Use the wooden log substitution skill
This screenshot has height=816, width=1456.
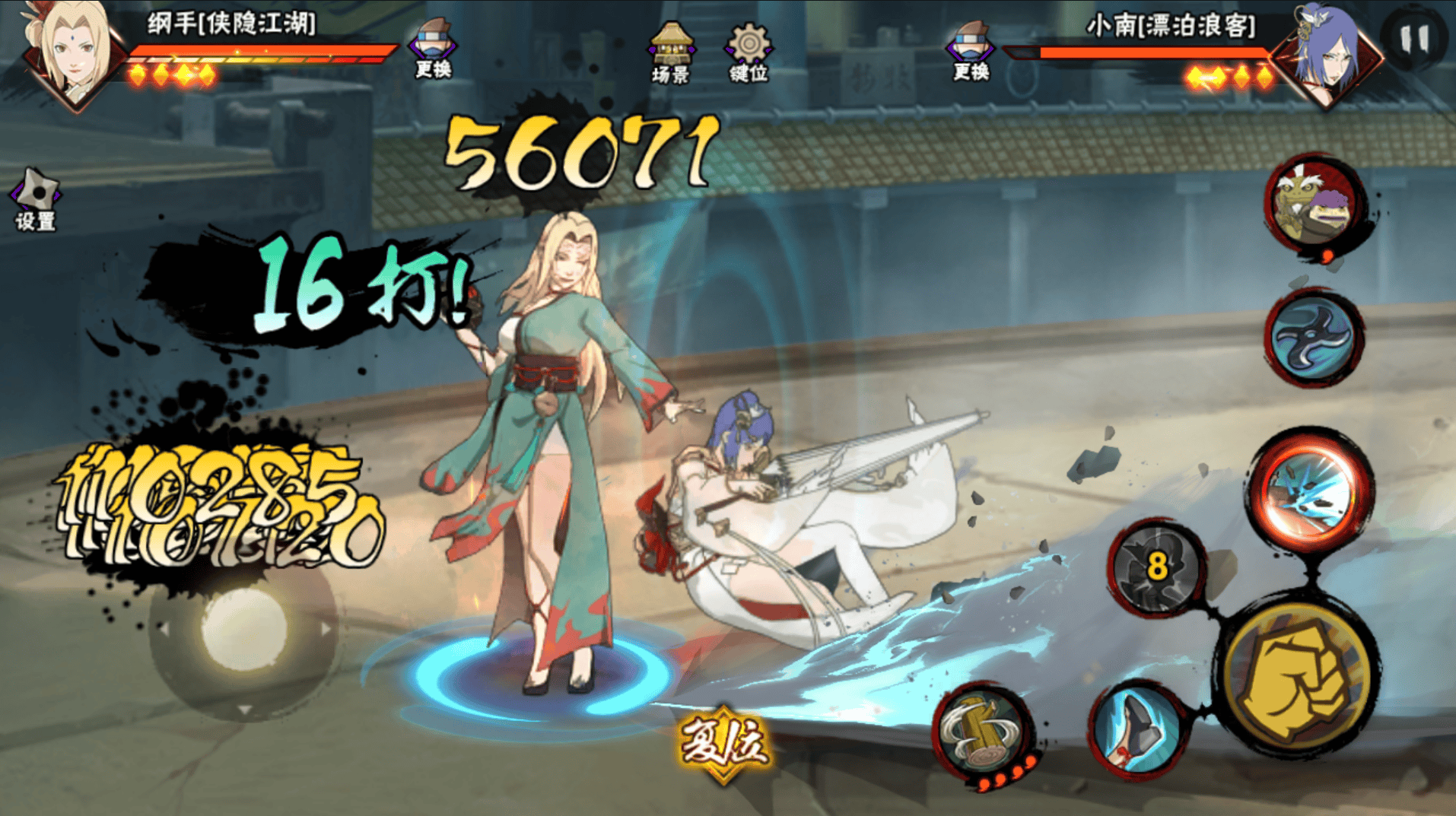[x=982, y=732]
